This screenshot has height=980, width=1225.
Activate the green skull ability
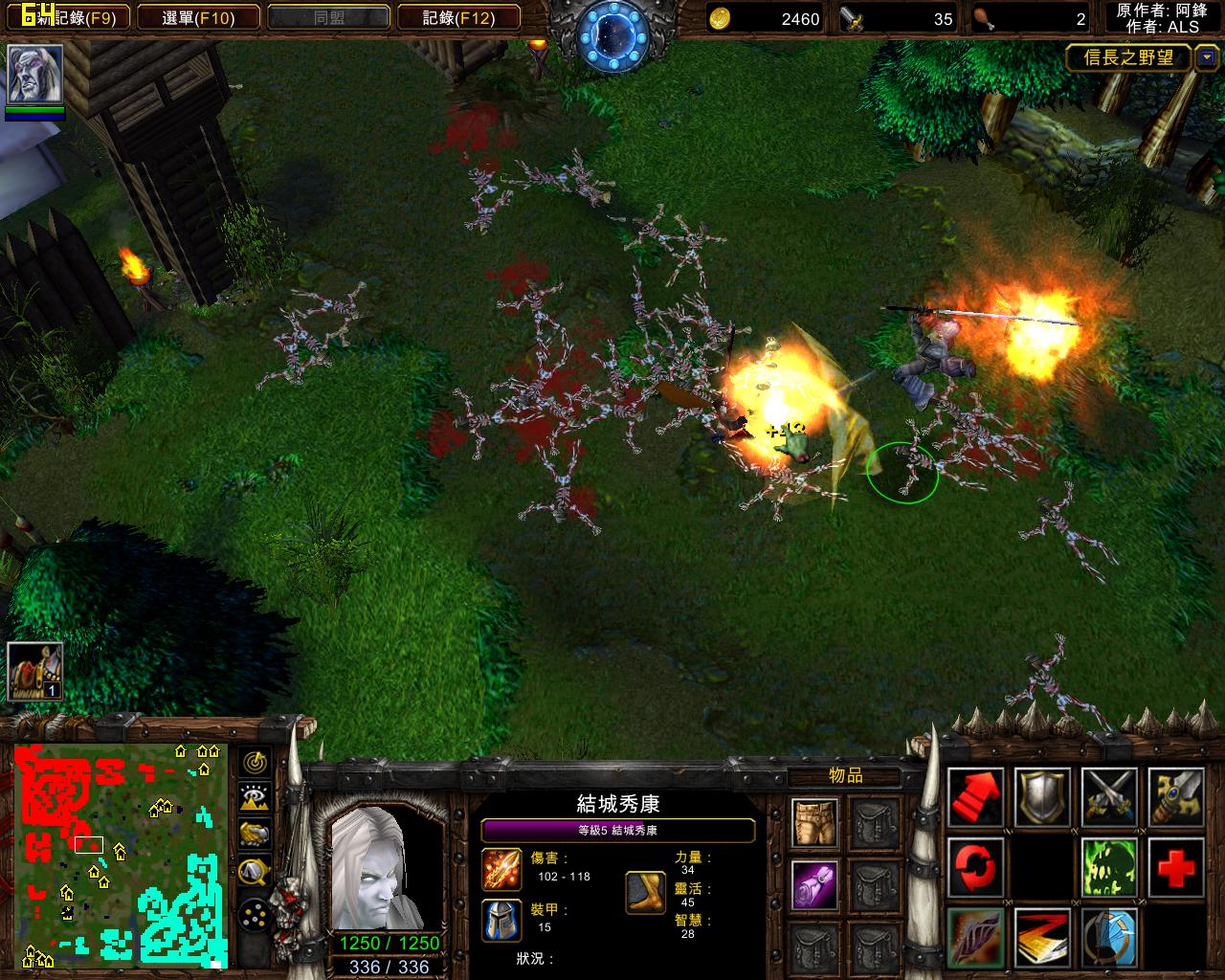tap(1109, 868)
